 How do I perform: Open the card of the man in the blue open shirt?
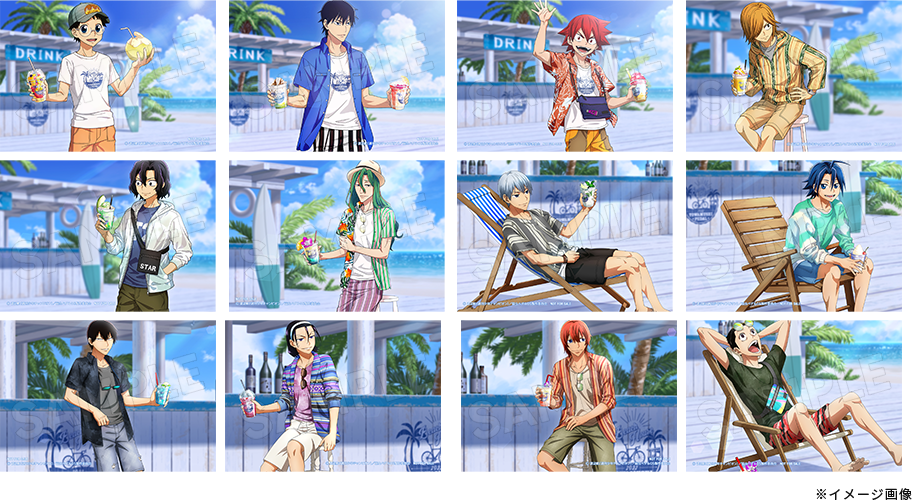tap(337, 76)
